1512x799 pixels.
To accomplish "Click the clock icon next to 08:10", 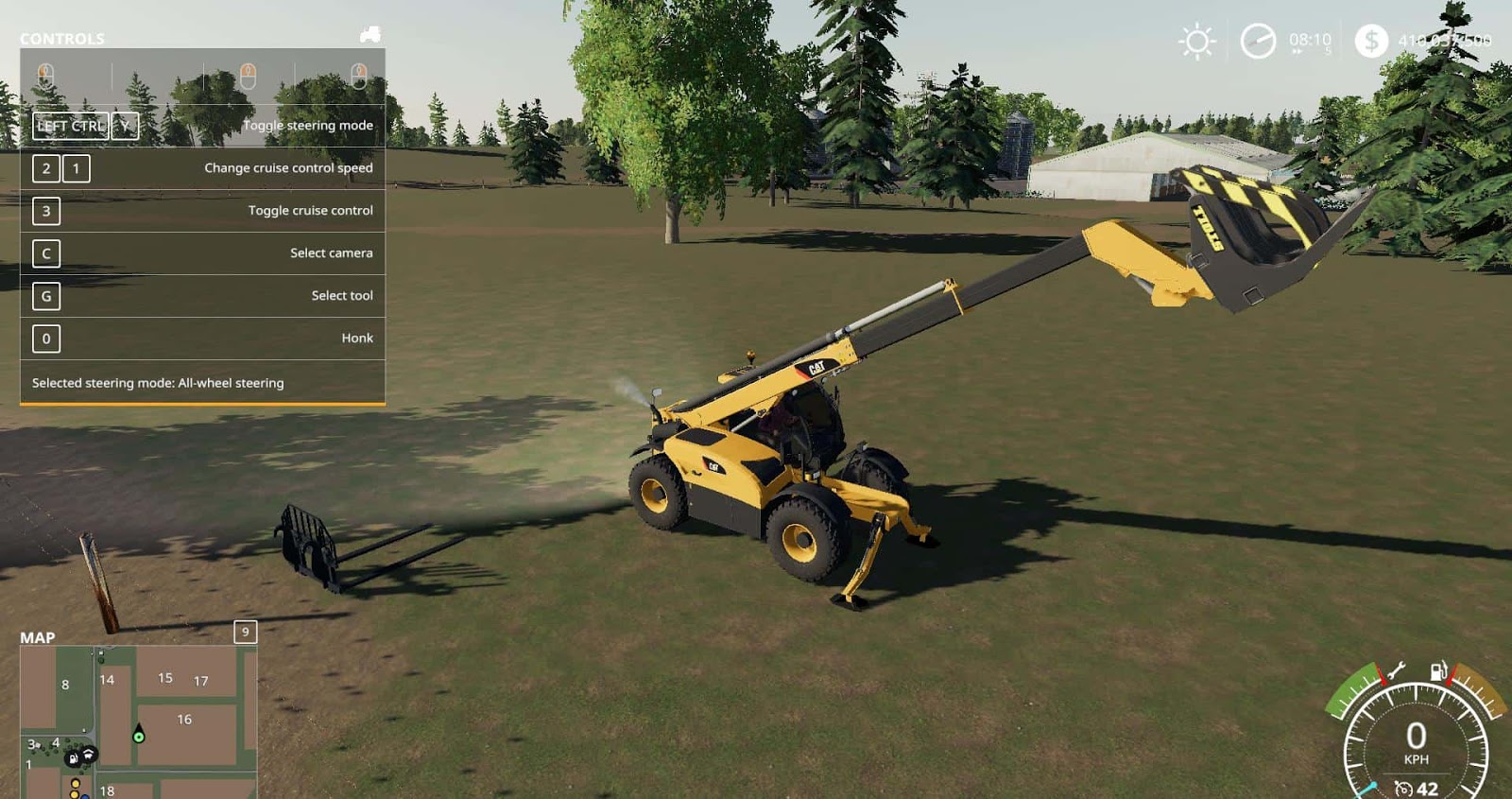I will point(1259,41).
